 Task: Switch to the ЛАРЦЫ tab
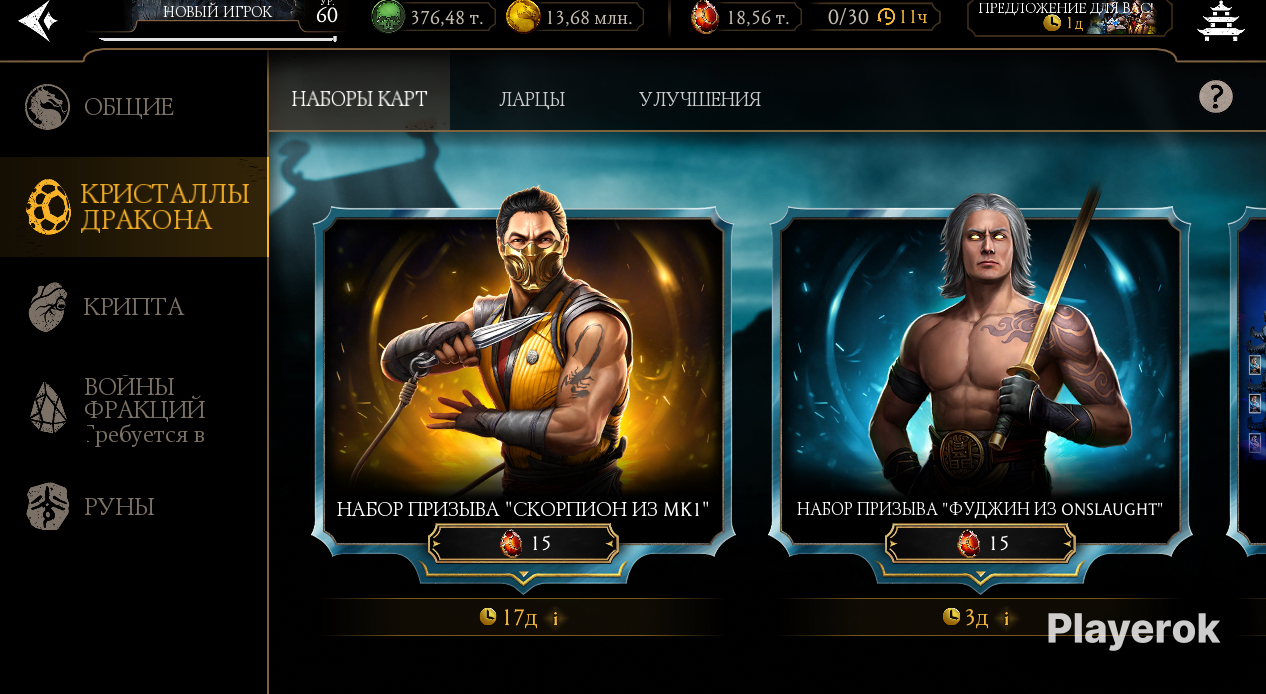[x=532, y=99]
